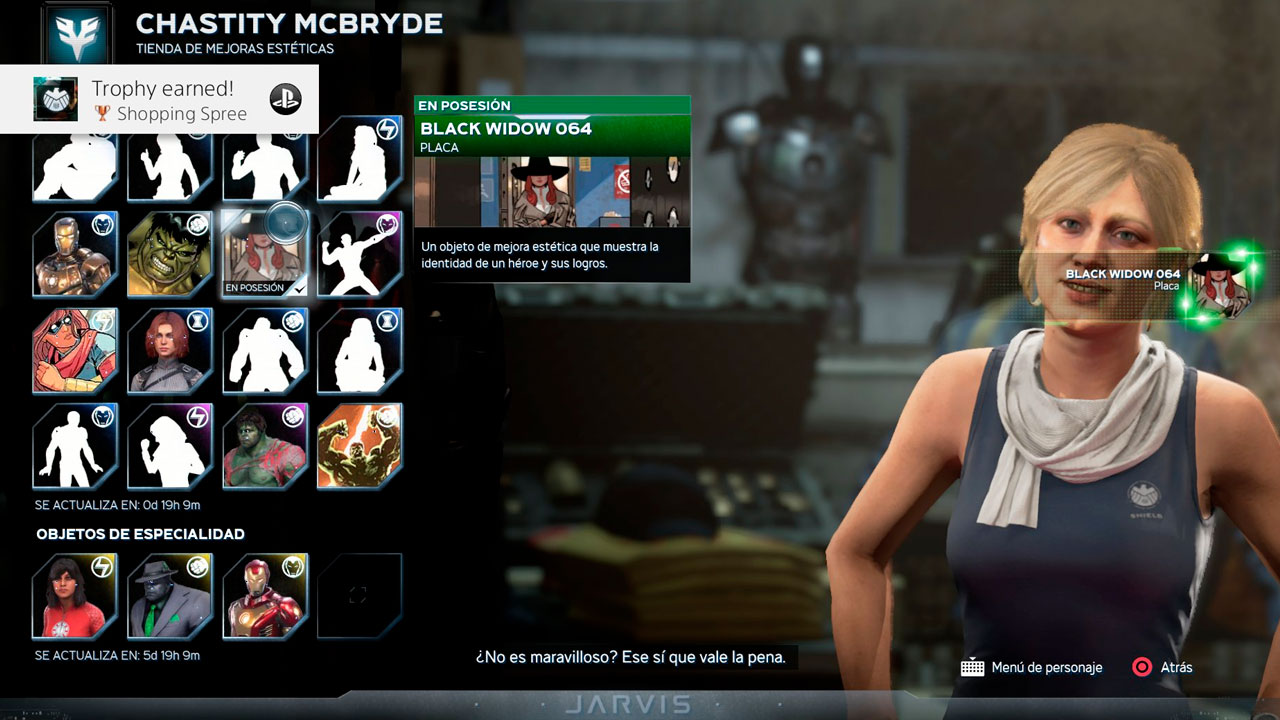Choose the golden Iron Man armor item
1280x720 pixels.
(75, 254)
